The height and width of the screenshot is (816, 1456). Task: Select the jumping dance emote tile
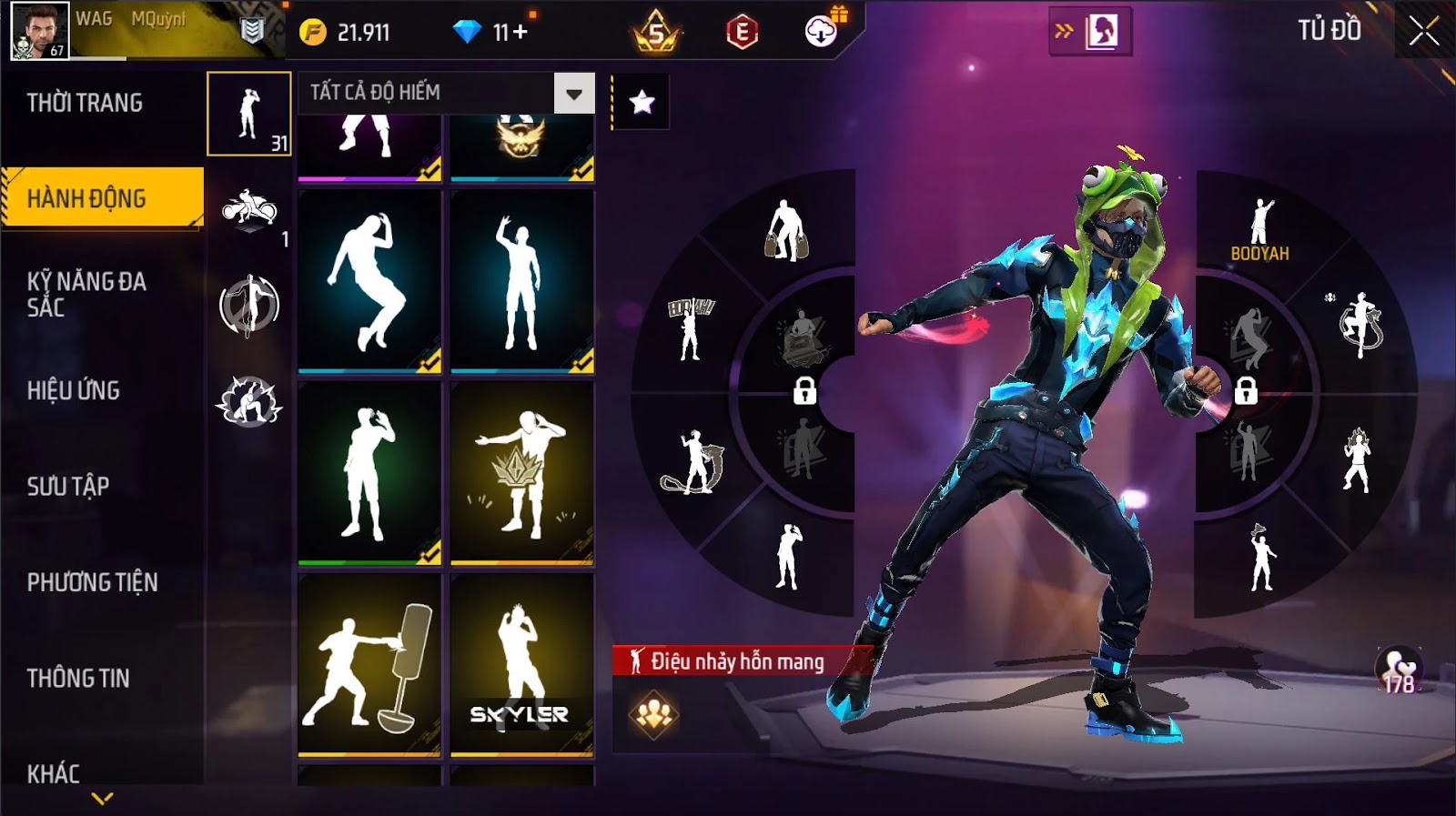pos(369,280)
